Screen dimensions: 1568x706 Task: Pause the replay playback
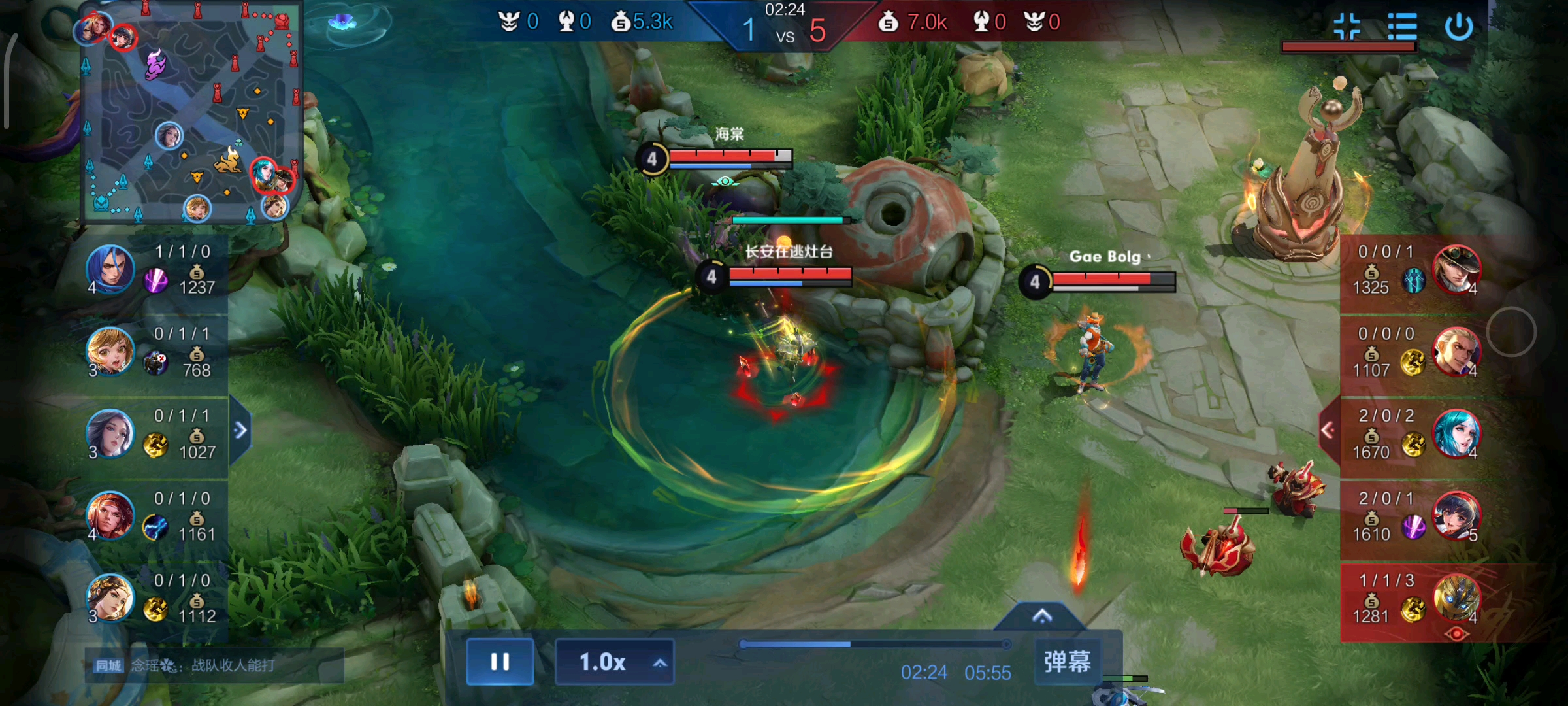click(500, 662)
